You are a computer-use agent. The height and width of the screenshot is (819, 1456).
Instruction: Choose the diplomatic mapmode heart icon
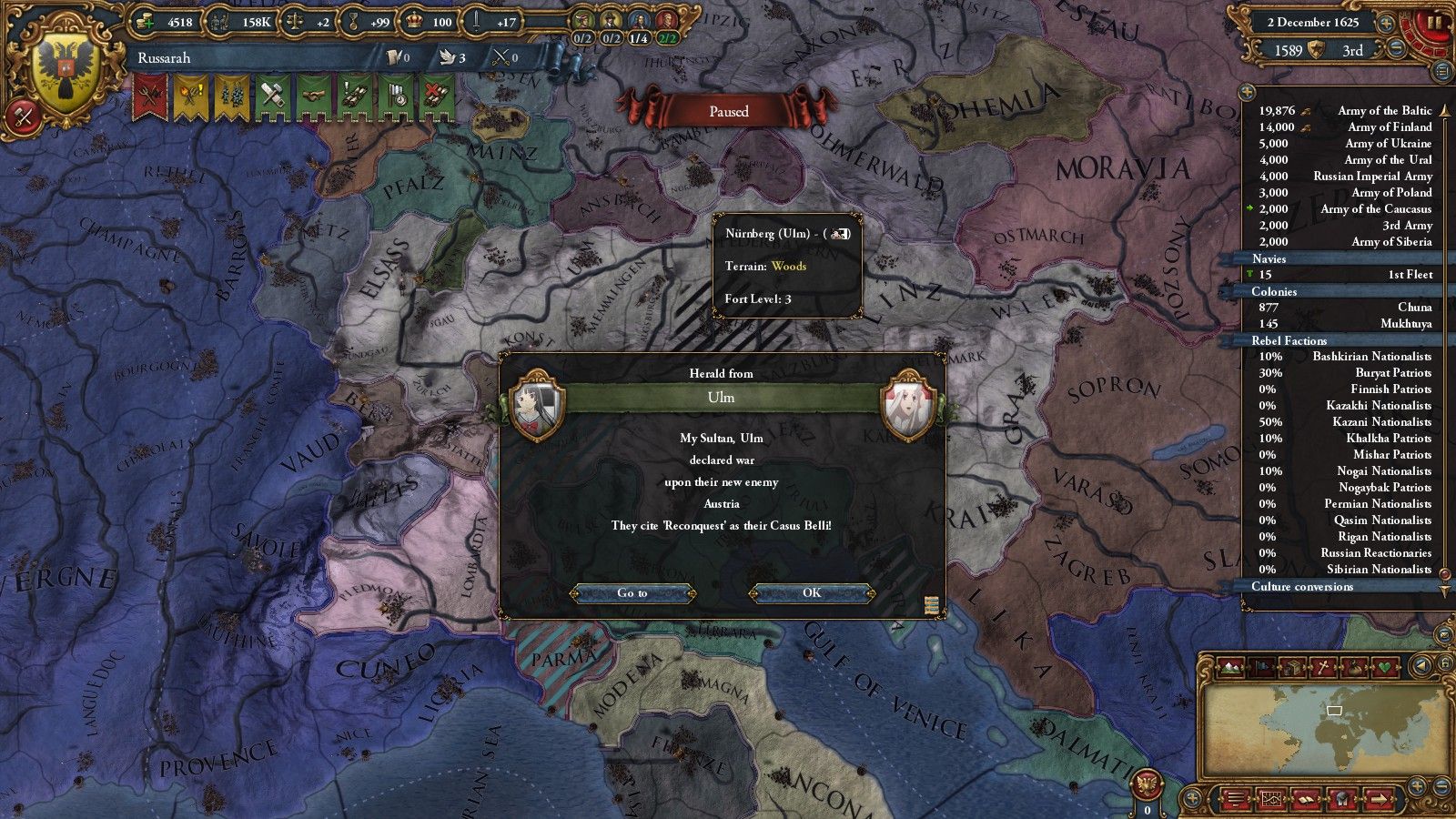click(1386, 667)
